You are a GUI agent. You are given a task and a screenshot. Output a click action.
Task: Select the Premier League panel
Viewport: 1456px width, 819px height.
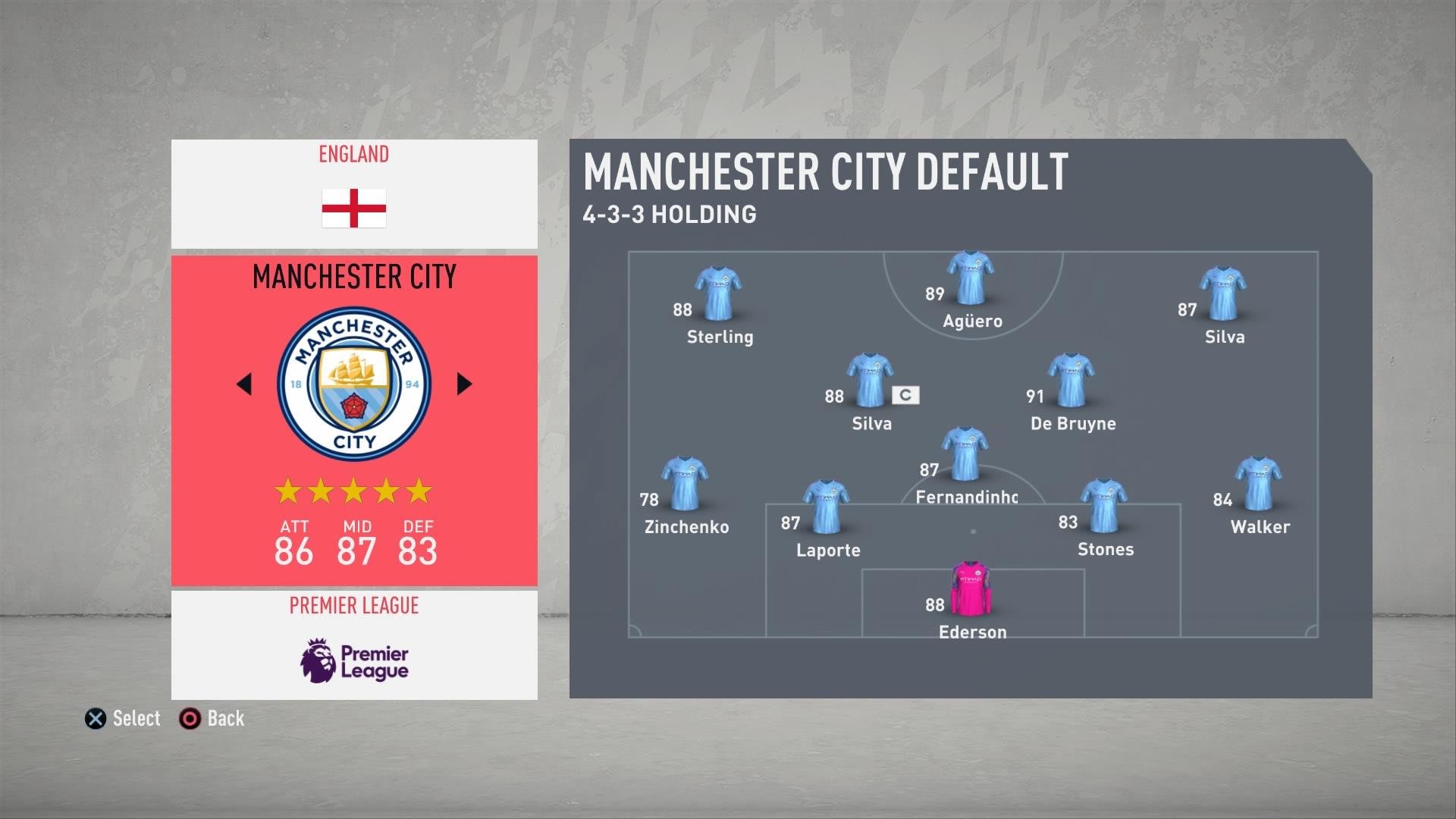[x=354, y=645]
